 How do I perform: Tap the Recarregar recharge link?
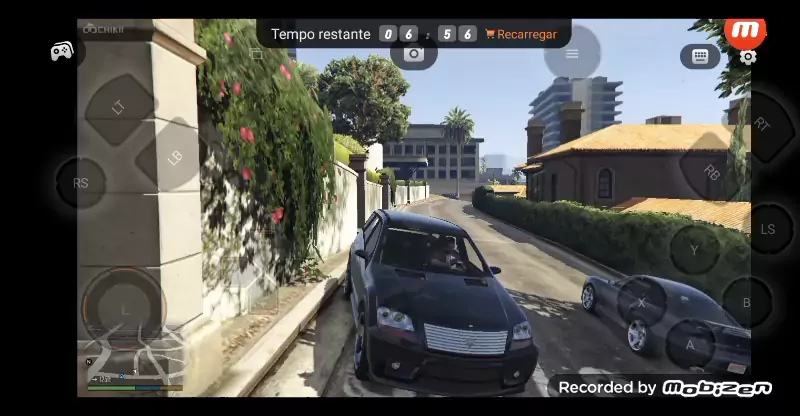pyautogui.click(x=521, y=34)
